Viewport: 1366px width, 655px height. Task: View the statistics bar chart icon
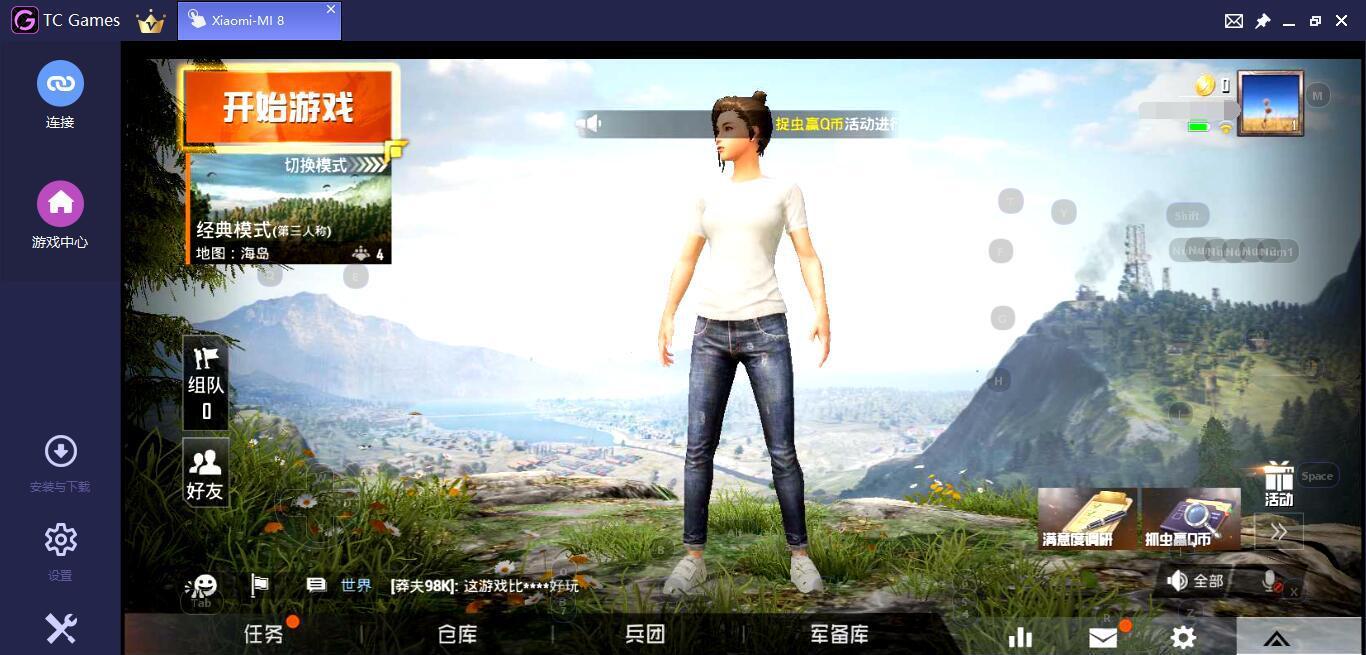(1020, 637)
